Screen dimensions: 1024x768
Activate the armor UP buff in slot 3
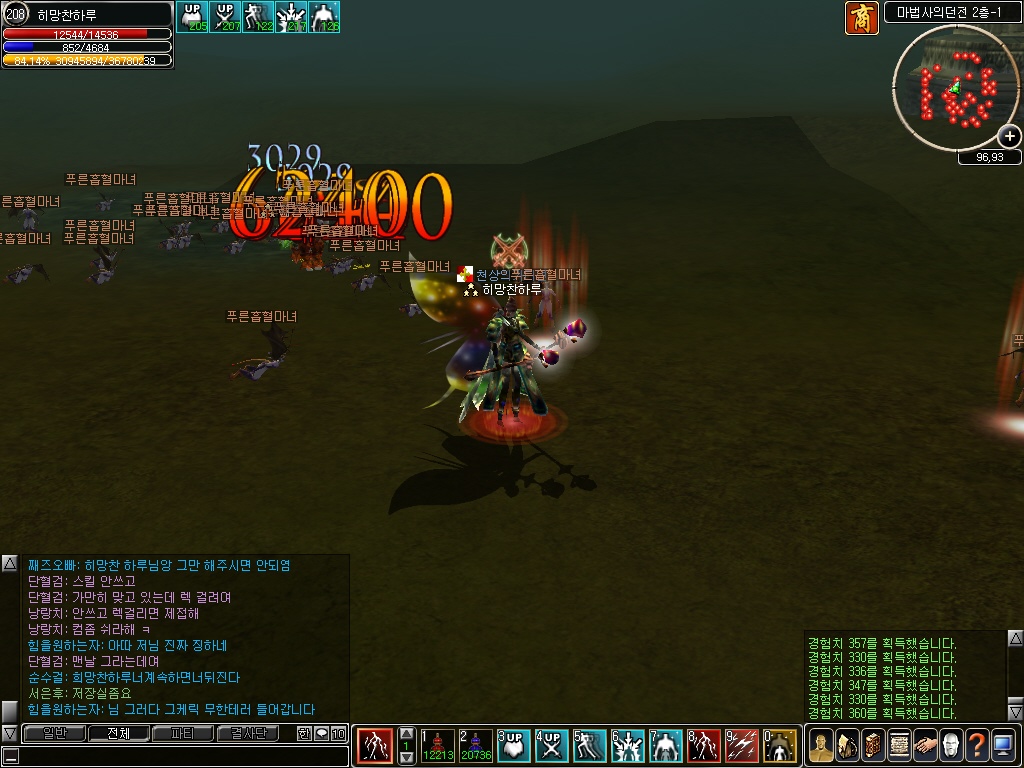pos(514,746)
